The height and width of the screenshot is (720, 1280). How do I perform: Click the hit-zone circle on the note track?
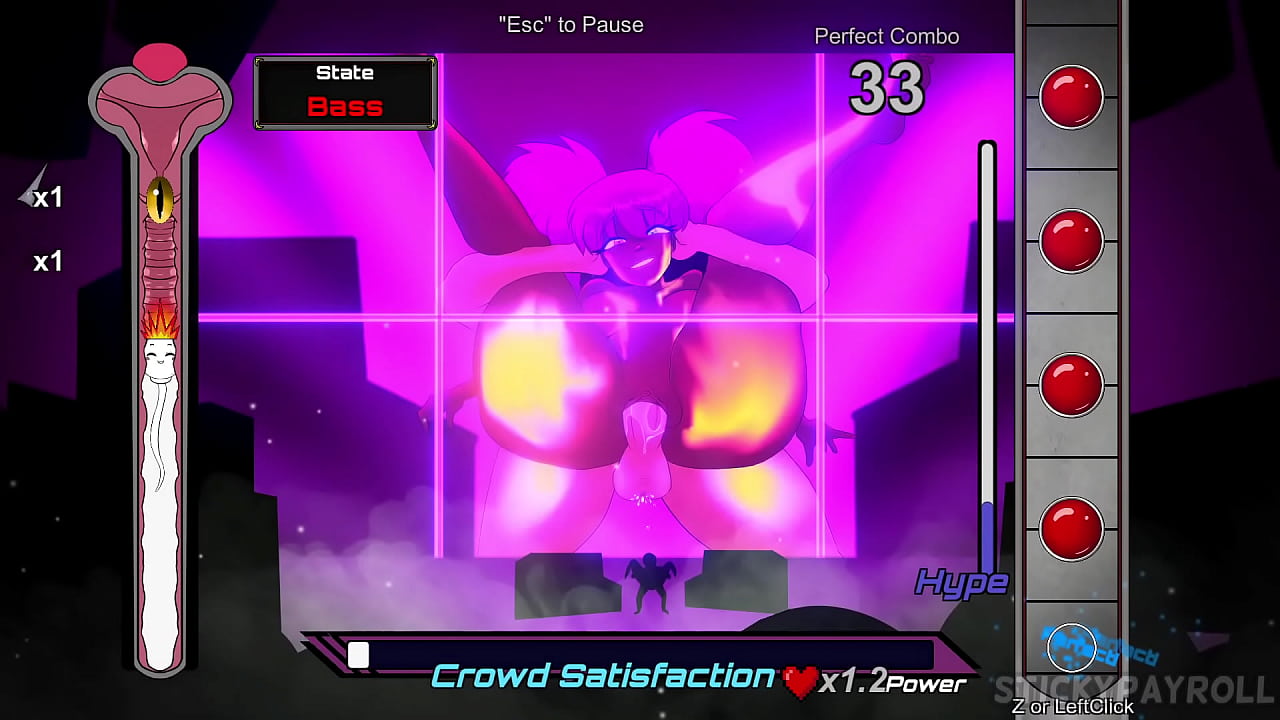point(1071,649)
